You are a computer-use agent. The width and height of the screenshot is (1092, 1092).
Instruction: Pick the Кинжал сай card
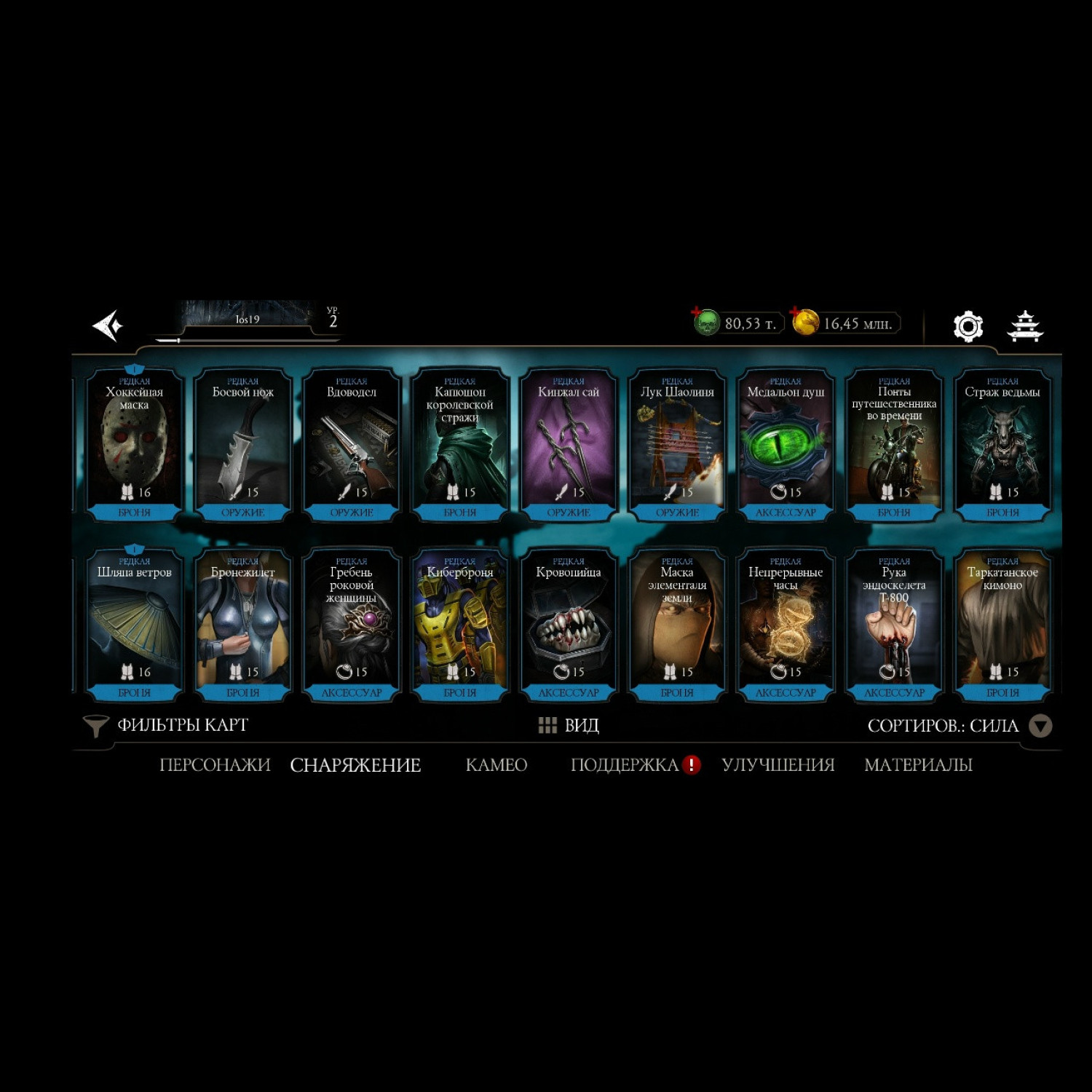(569, 446)
